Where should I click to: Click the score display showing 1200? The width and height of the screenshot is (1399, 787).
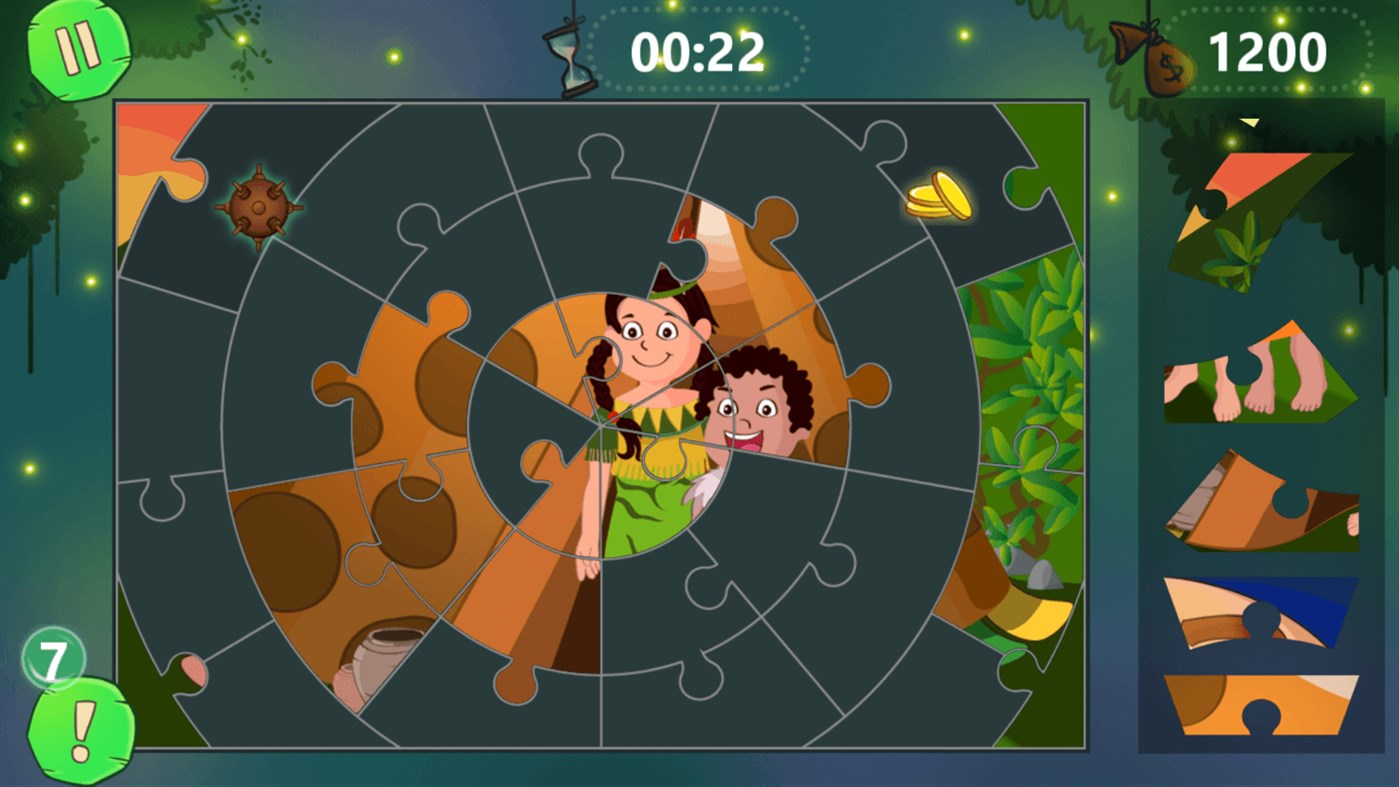(1270, 50)
